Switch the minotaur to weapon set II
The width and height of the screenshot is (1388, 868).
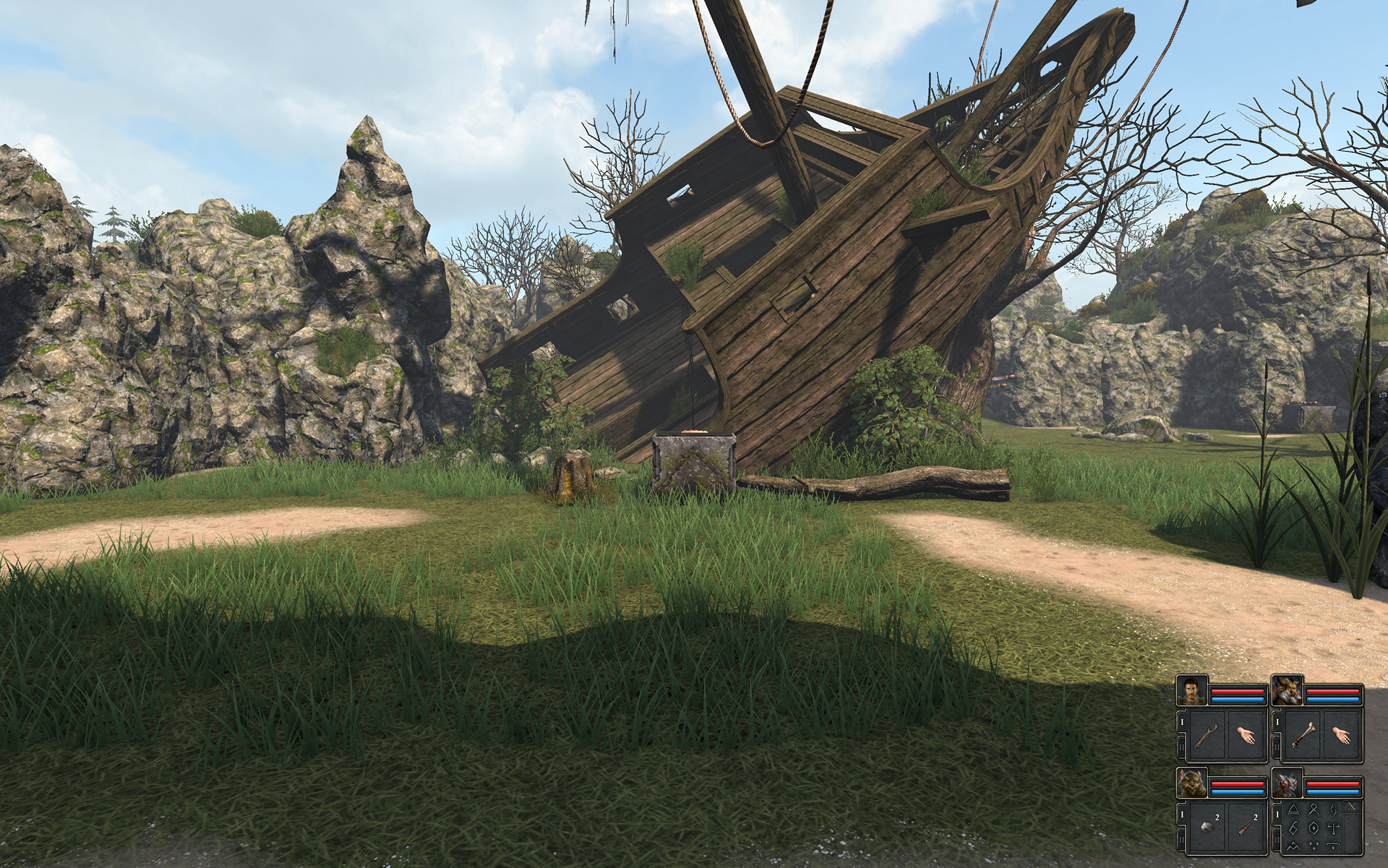coord(1277,745)
